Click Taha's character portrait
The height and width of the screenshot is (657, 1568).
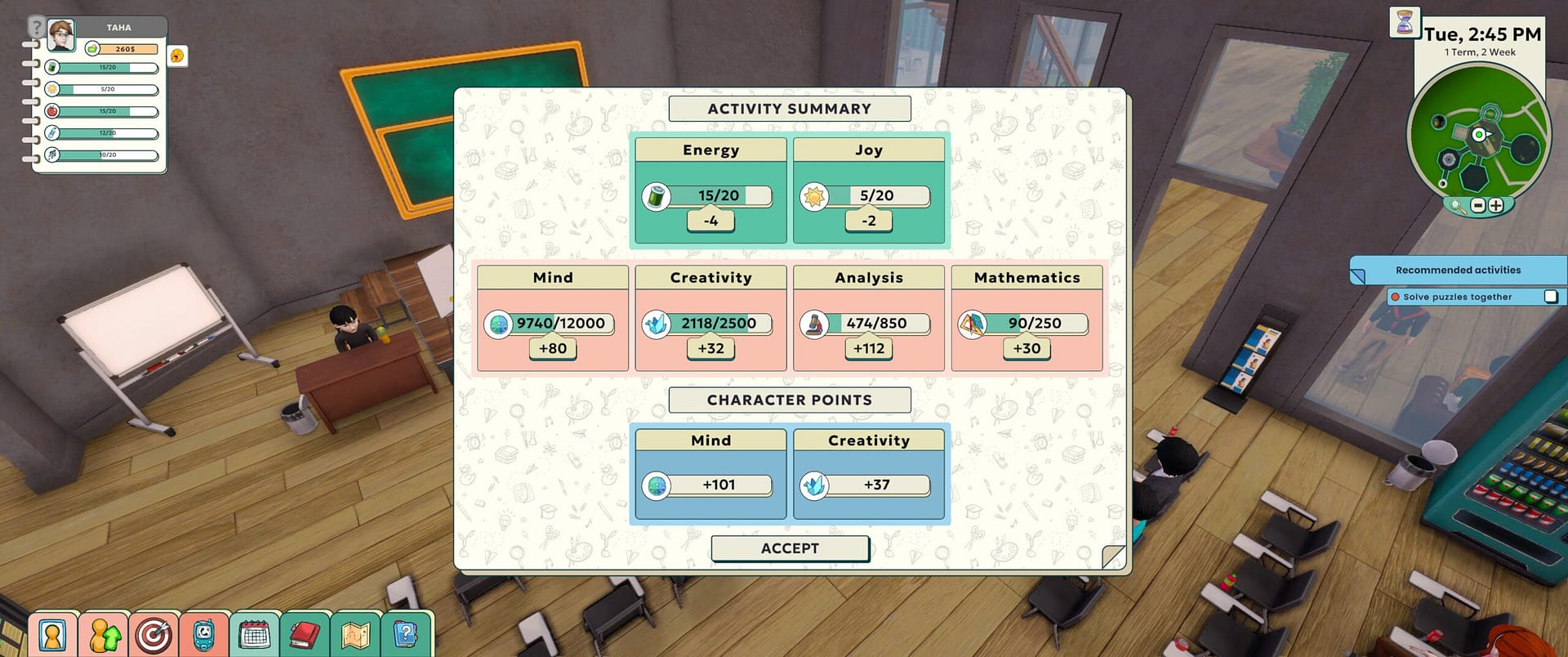tap(61, 35)
